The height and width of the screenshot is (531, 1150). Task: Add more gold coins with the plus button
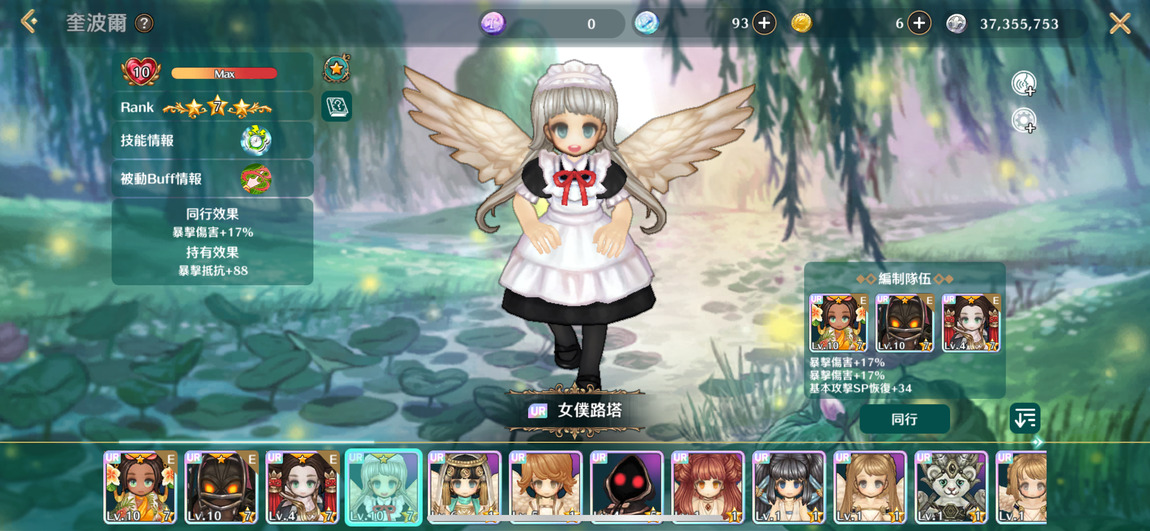point(920,23)
